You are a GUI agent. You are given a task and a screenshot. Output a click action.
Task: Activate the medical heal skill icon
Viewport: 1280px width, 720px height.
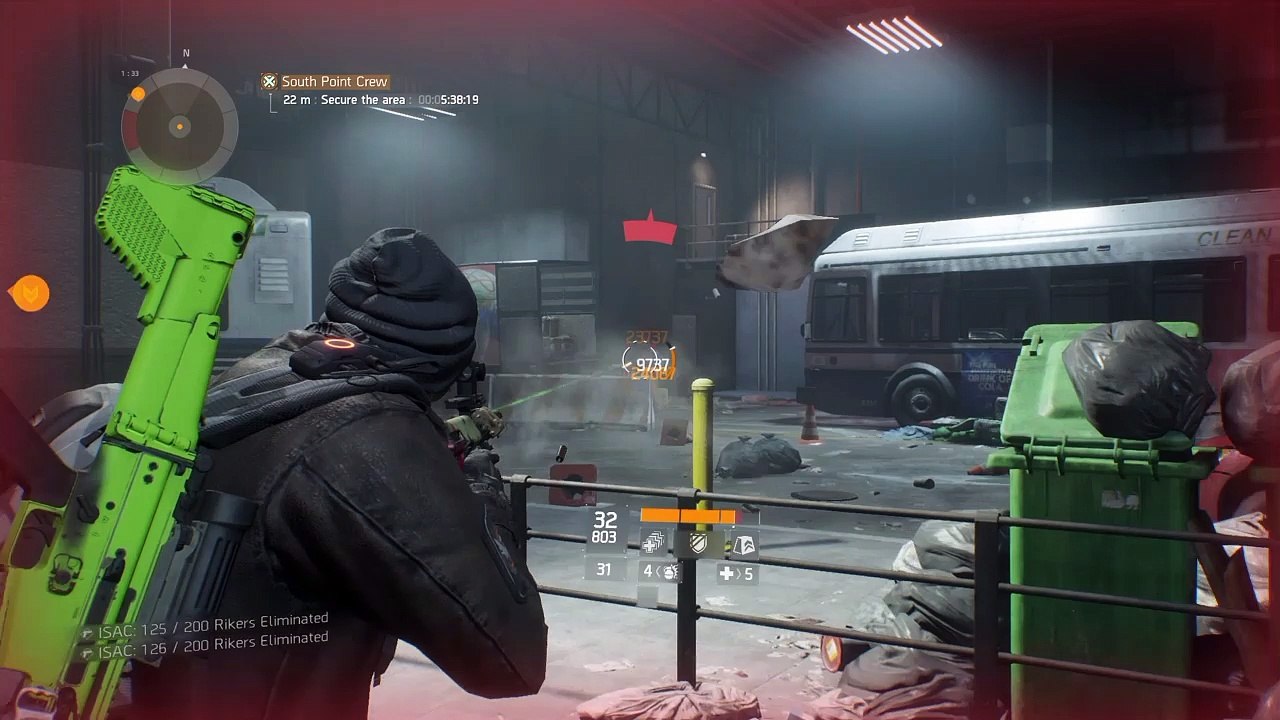click(x=652, y=543)
